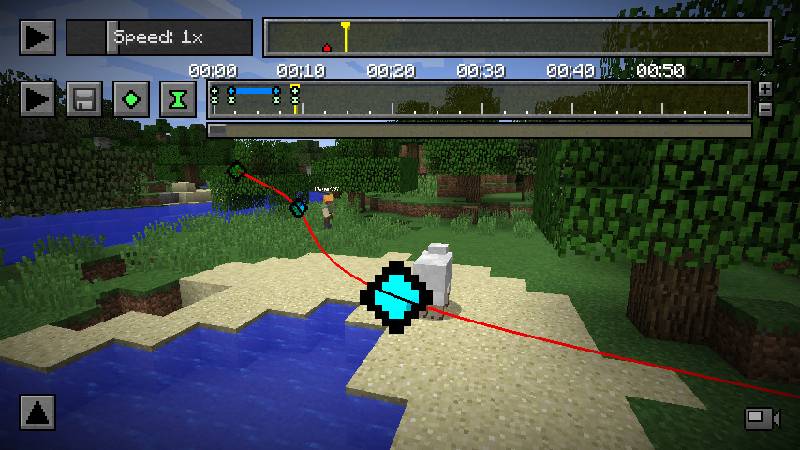Add a position keyframe with the green diamond button
The width and height of the screenshot is (800, 450).
pos(131,100)
